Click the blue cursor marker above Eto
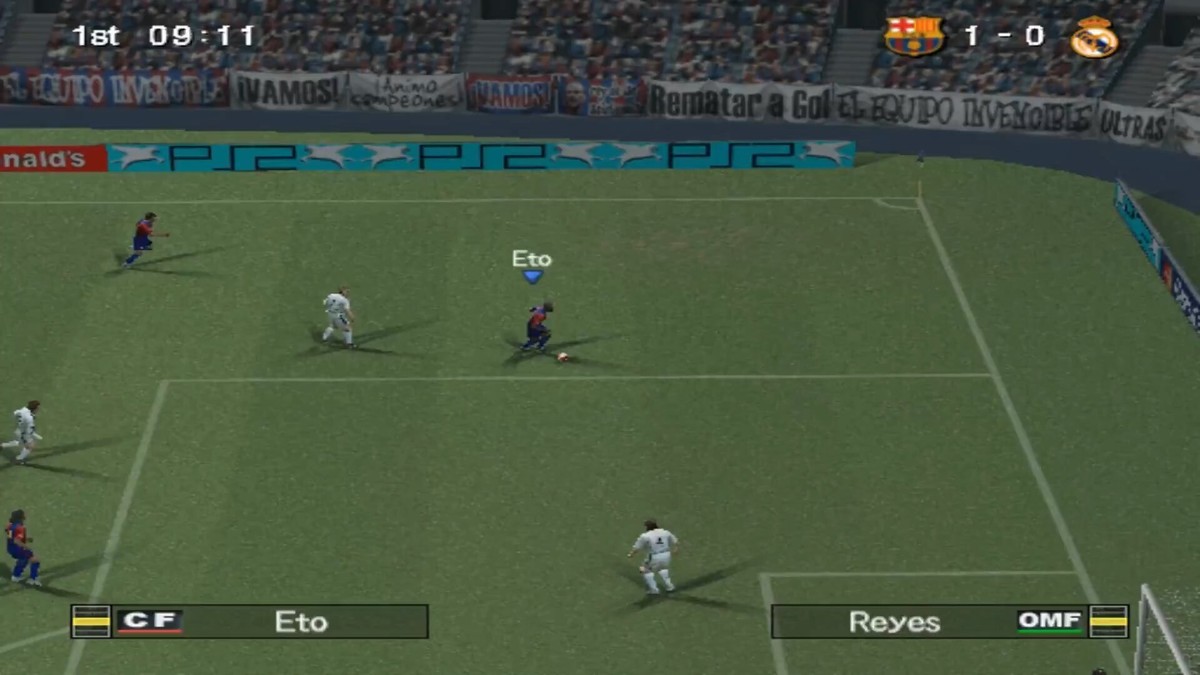The image size is (1200, 675). pyautogui.click(x=532, y=277)
